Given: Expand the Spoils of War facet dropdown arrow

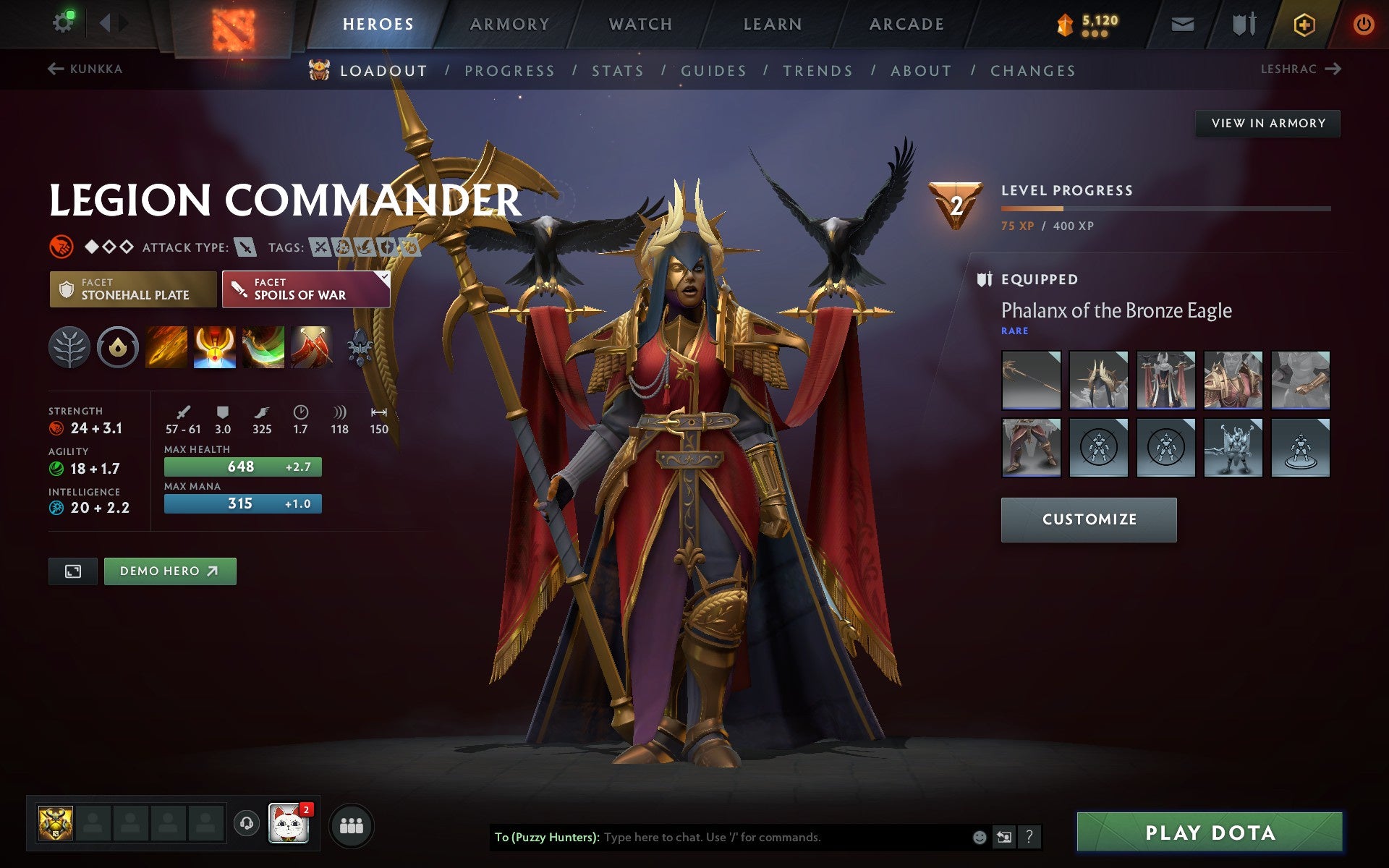Looking at the screenshot, I should click(383, 277).
